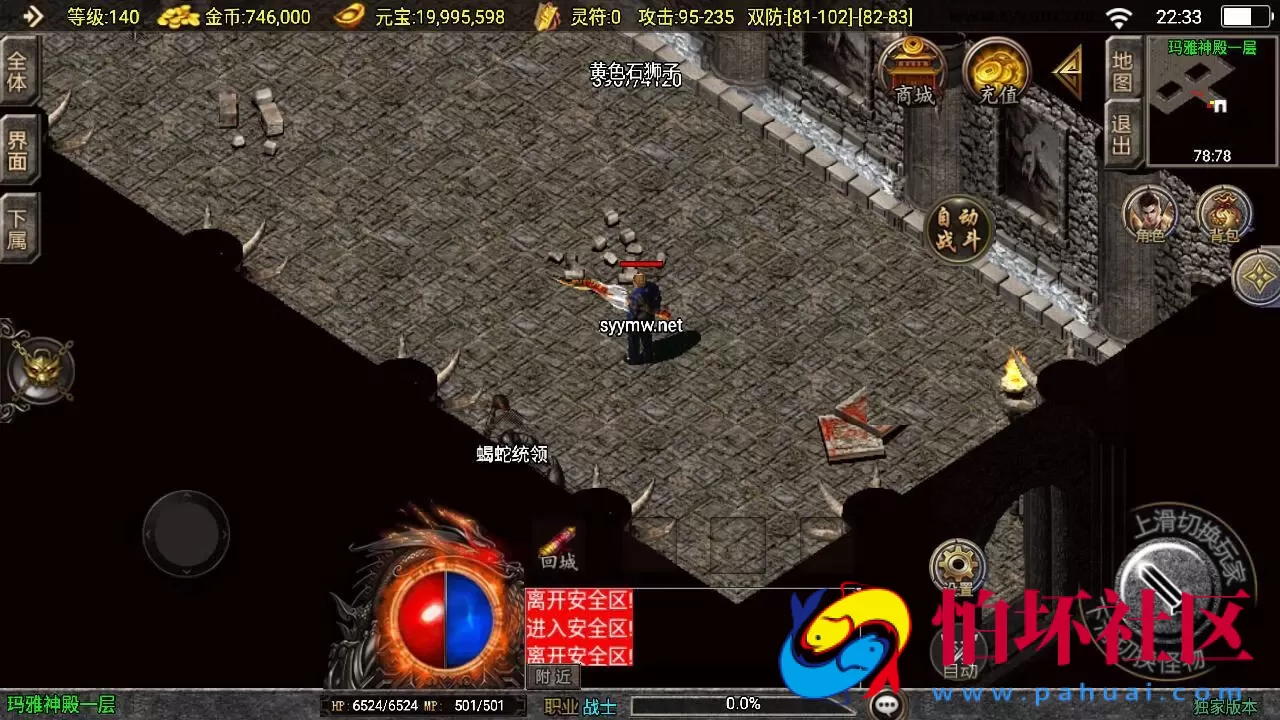The image size is (1280, 720).
Task: Click the 0.0% experience progress bar
Action: click(x=740, y=703)
